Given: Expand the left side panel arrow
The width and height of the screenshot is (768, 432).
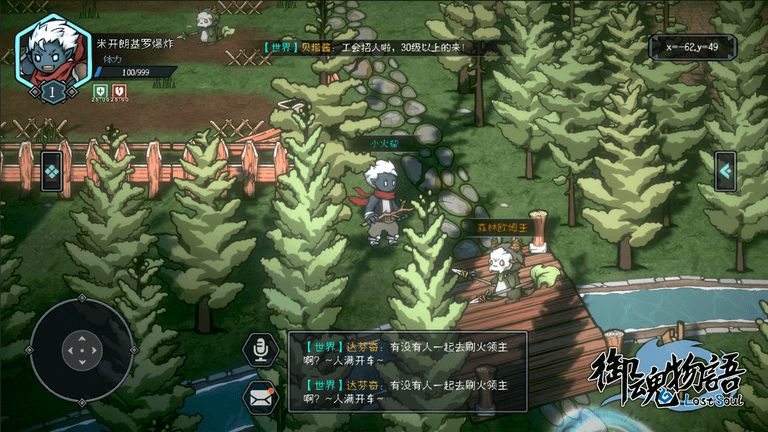Looking at the screenshot, I should (52, 171).
